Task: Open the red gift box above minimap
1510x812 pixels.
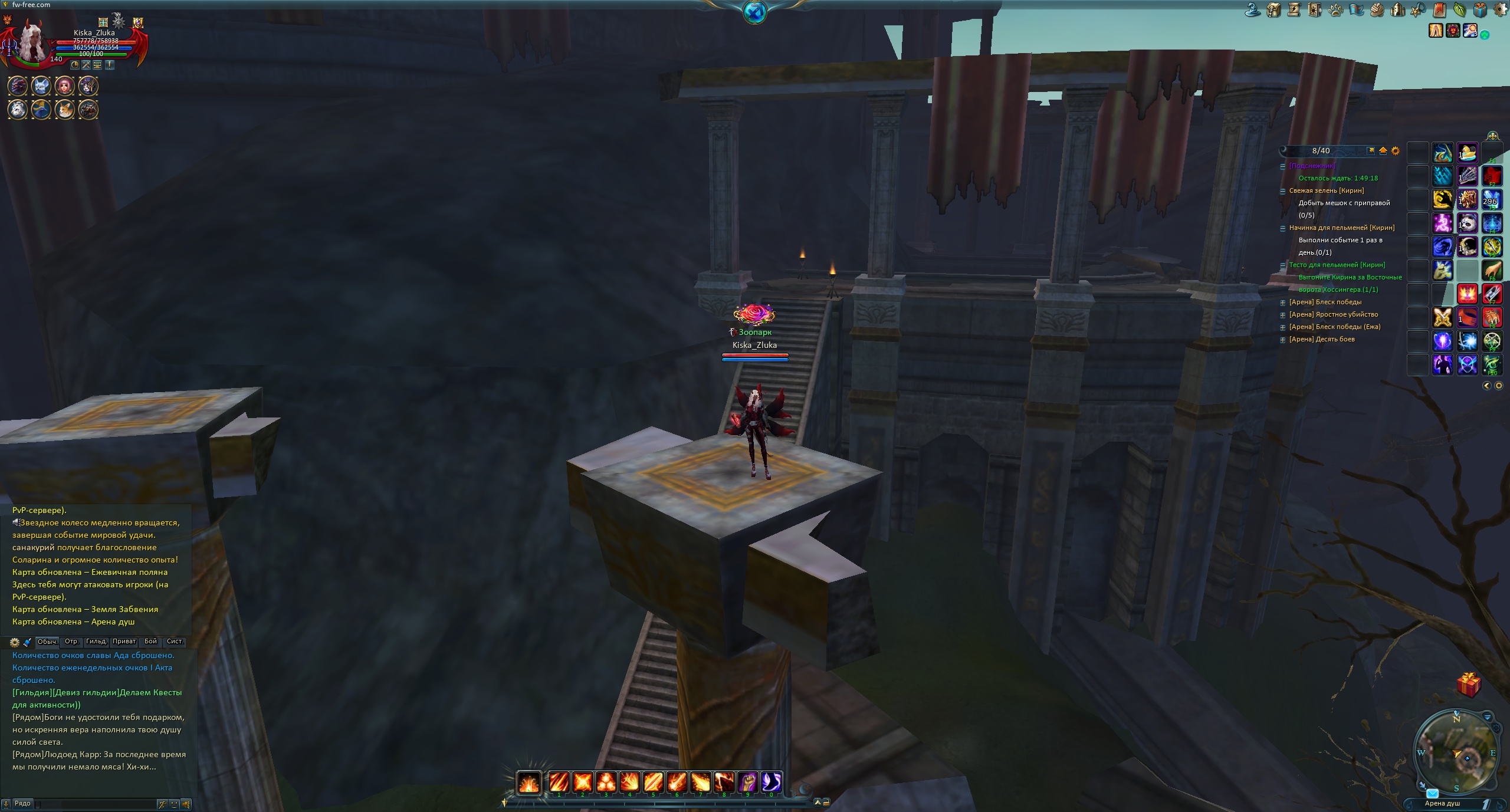Action: pyautogui.click(x=1468, y=685)
